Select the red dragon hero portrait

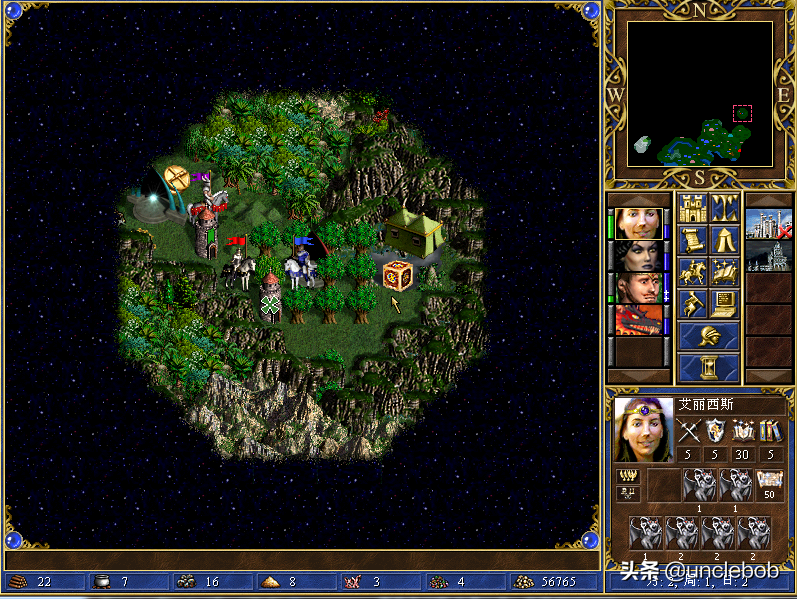637,320
